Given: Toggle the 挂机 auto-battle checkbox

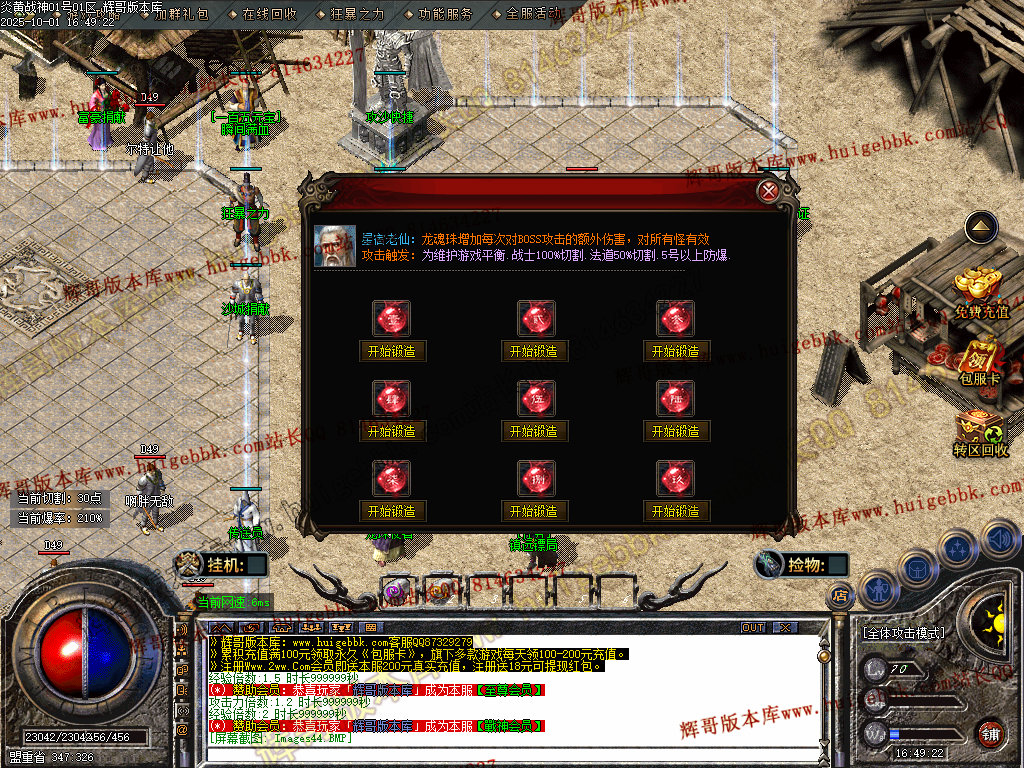Looking at the screenshot, I should tap(257, 565).
